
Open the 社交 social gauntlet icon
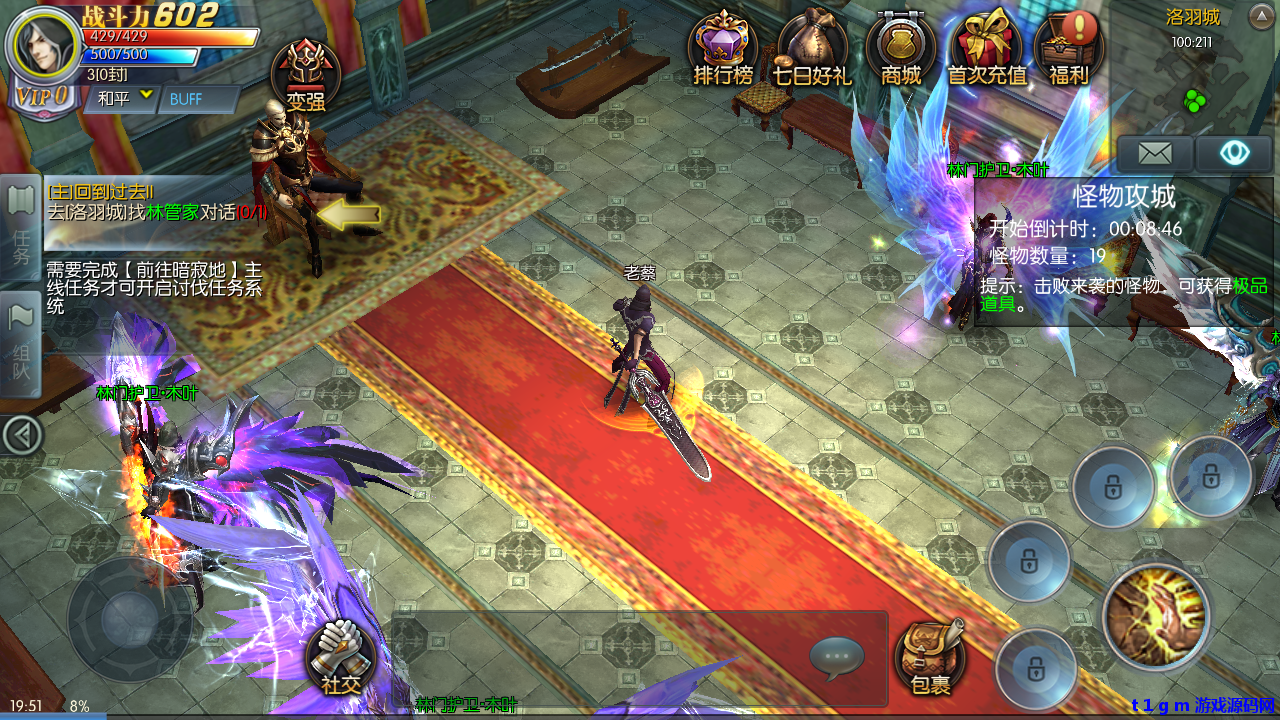click(340, 660)
